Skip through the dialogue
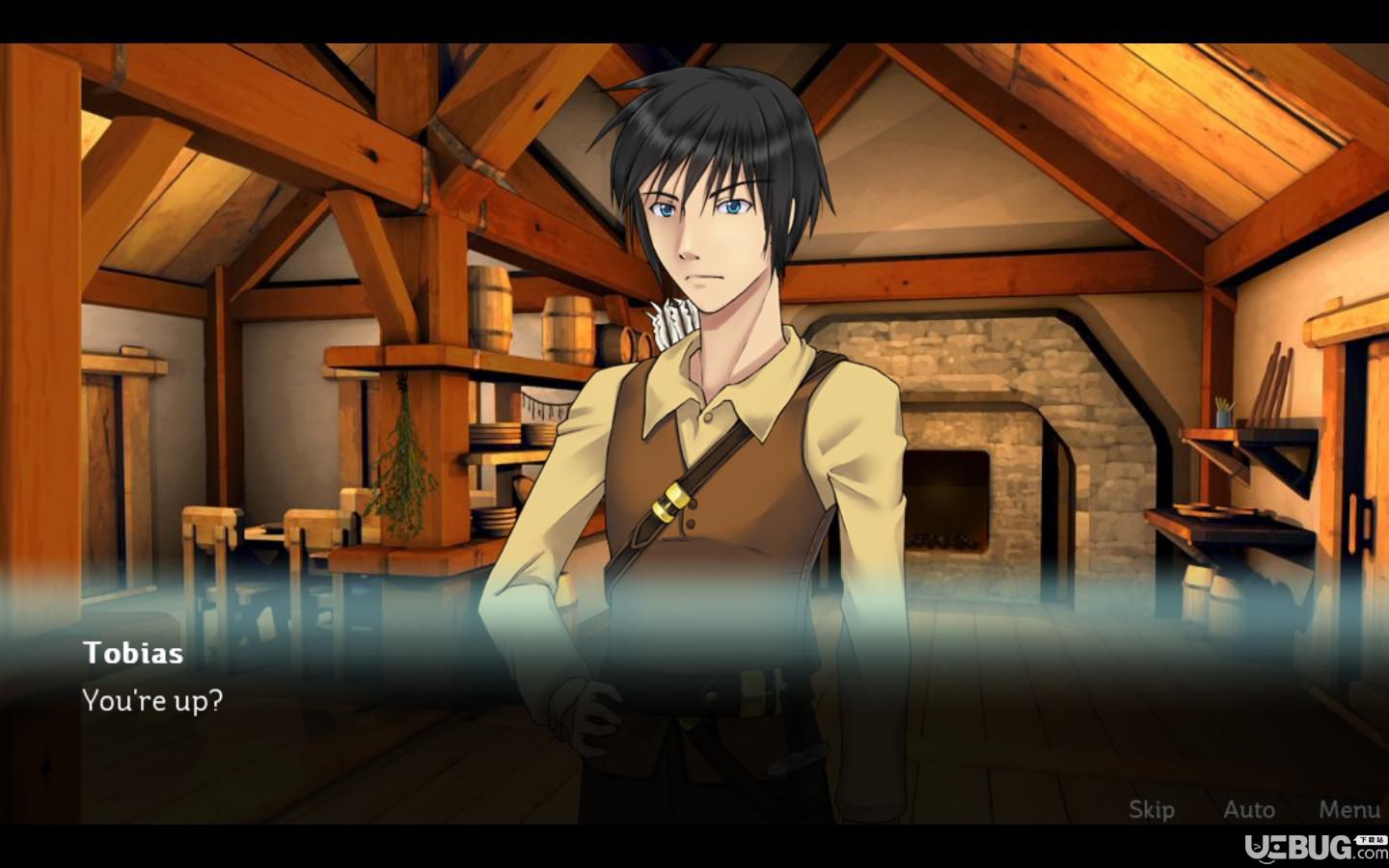 (x=1152, y=809)
